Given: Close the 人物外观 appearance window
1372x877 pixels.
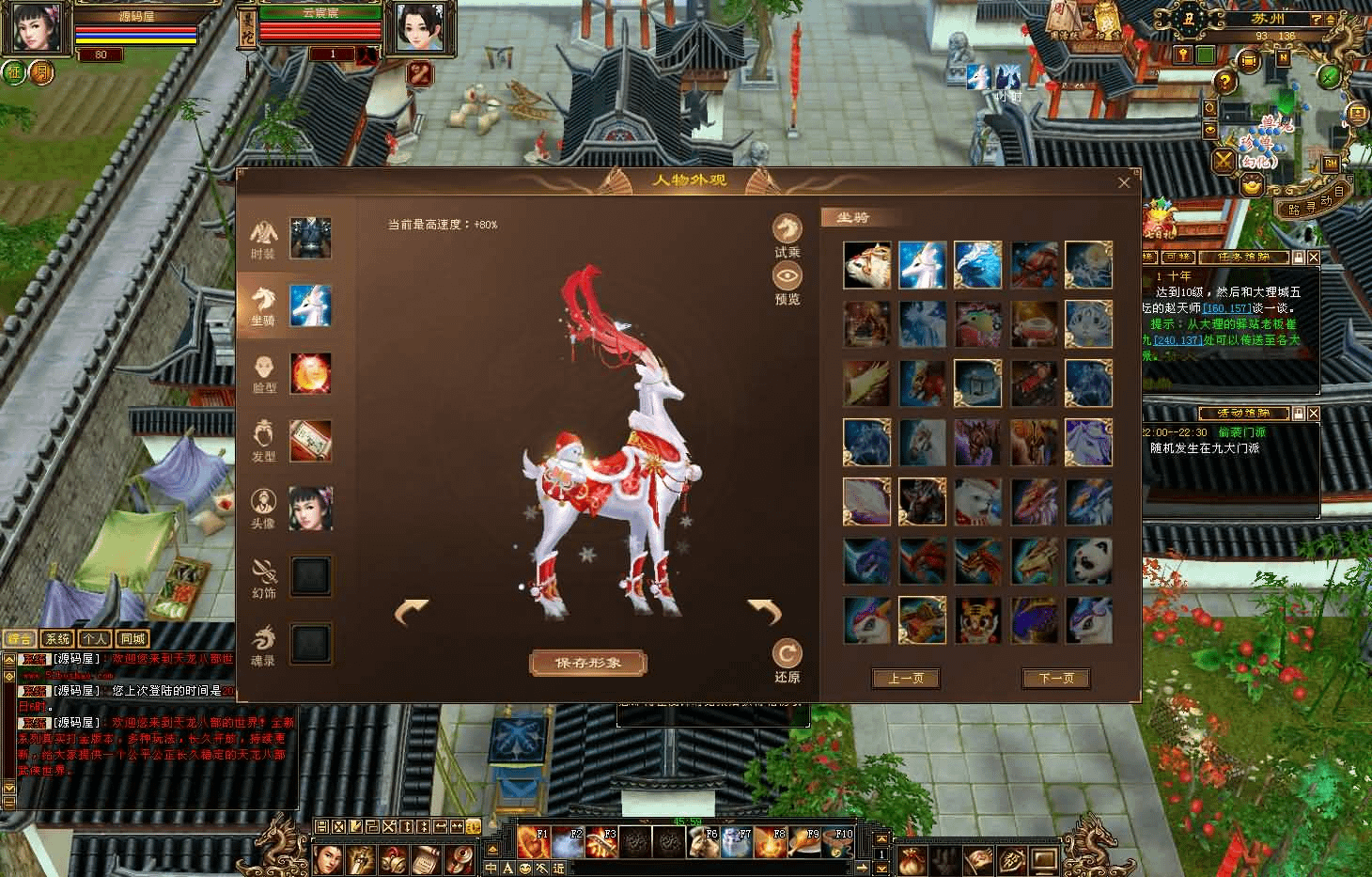Looking at the screenshot, I should pyautogui.click(x=1124, y=183).
